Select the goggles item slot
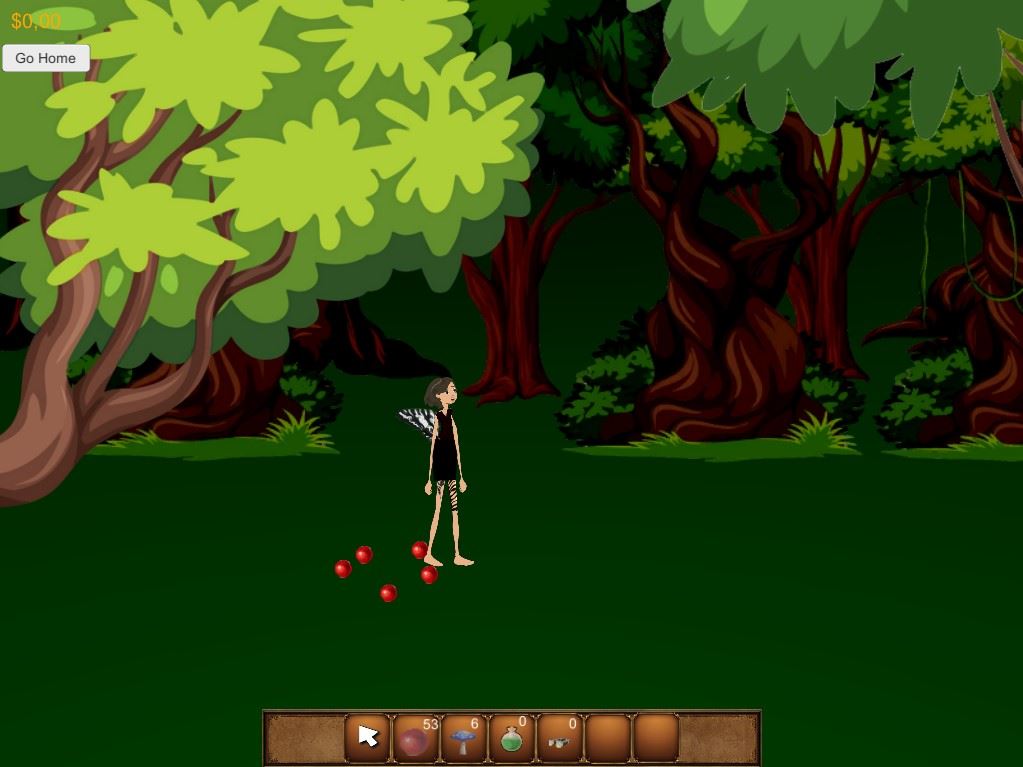Image resolution: width=1023 pixels, height=767 pixels. tap(560, 738)
